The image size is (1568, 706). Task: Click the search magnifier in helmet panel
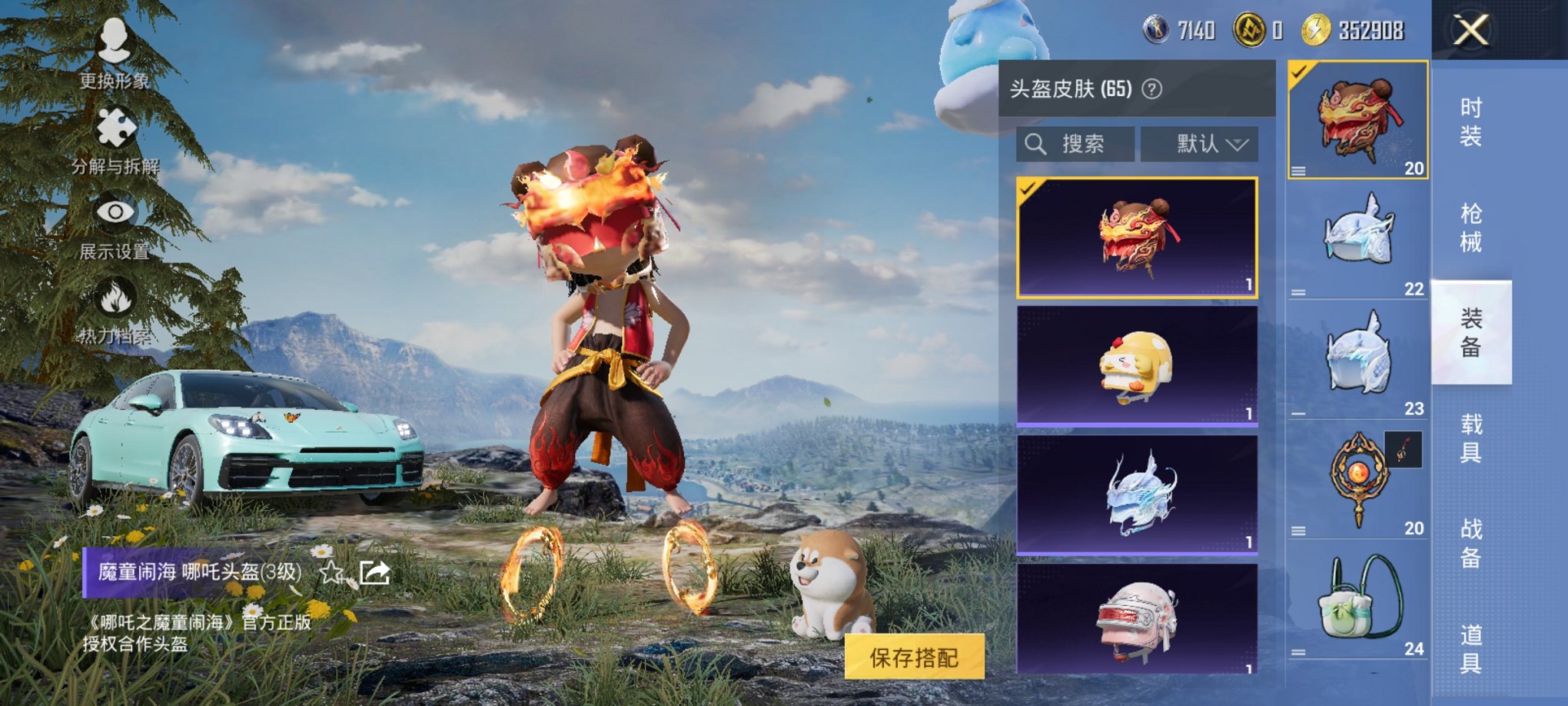pos(1034,144)
